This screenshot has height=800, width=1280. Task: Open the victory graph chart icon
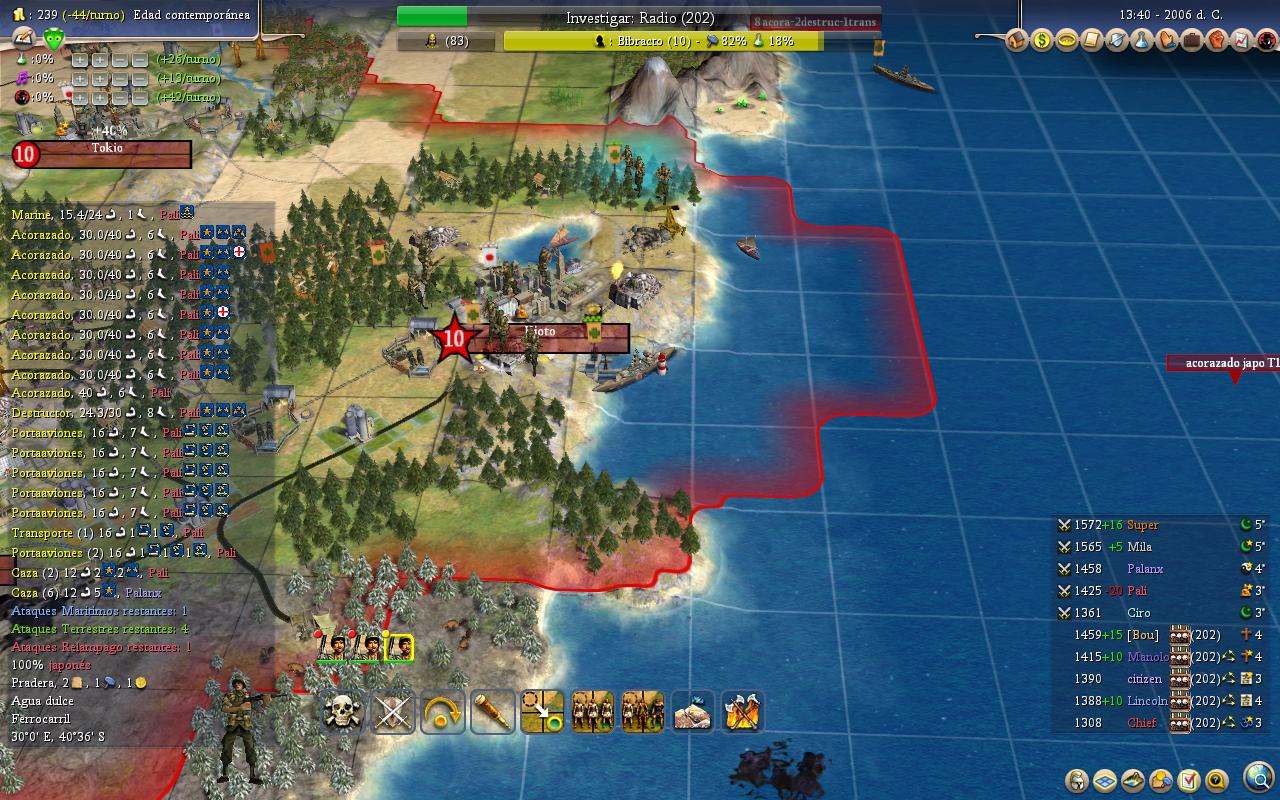point(1241,41)
